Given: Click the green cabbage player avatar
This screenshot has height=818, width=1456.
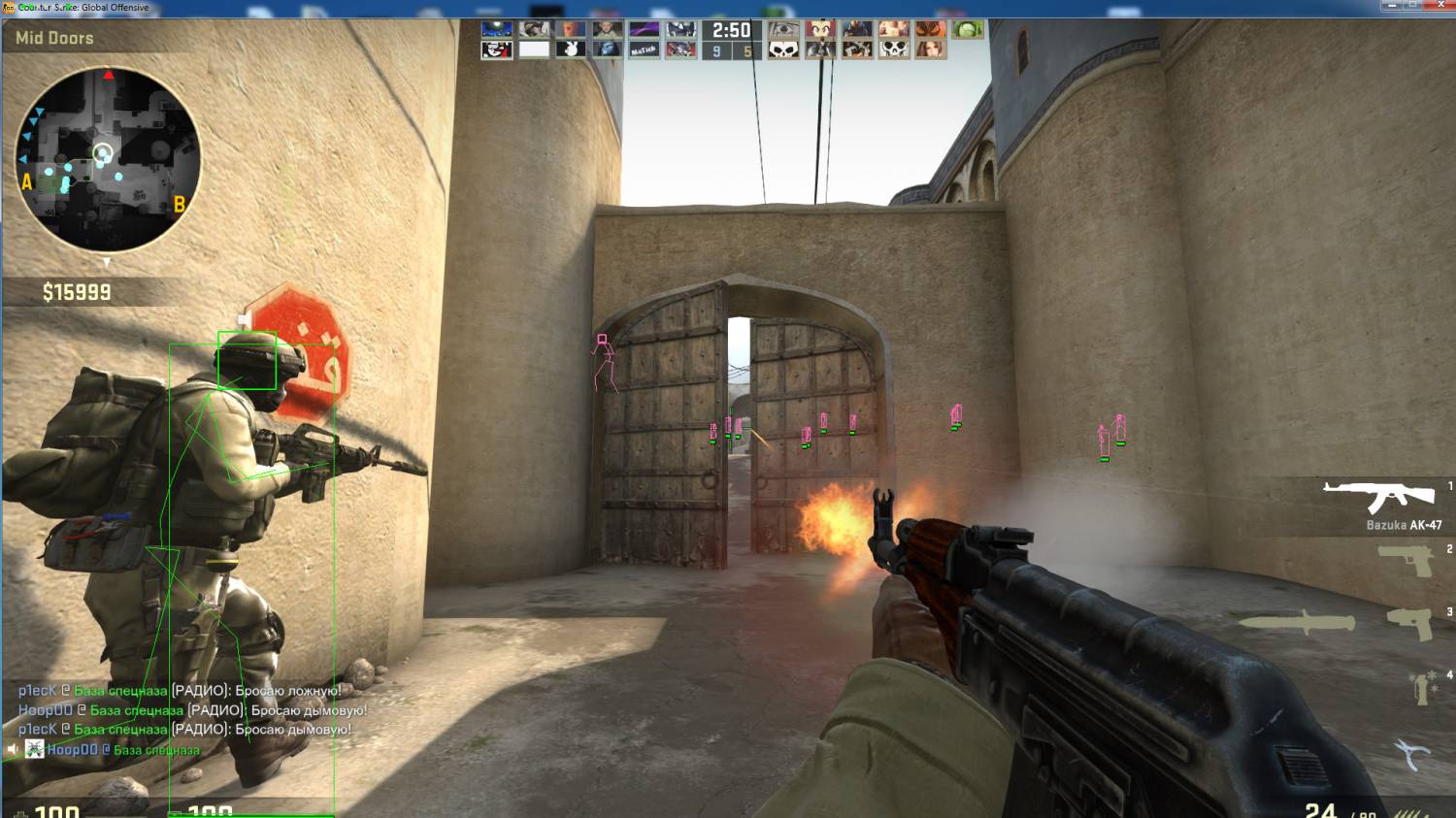Looking at the screenshot, I should (x=967, y=29).
